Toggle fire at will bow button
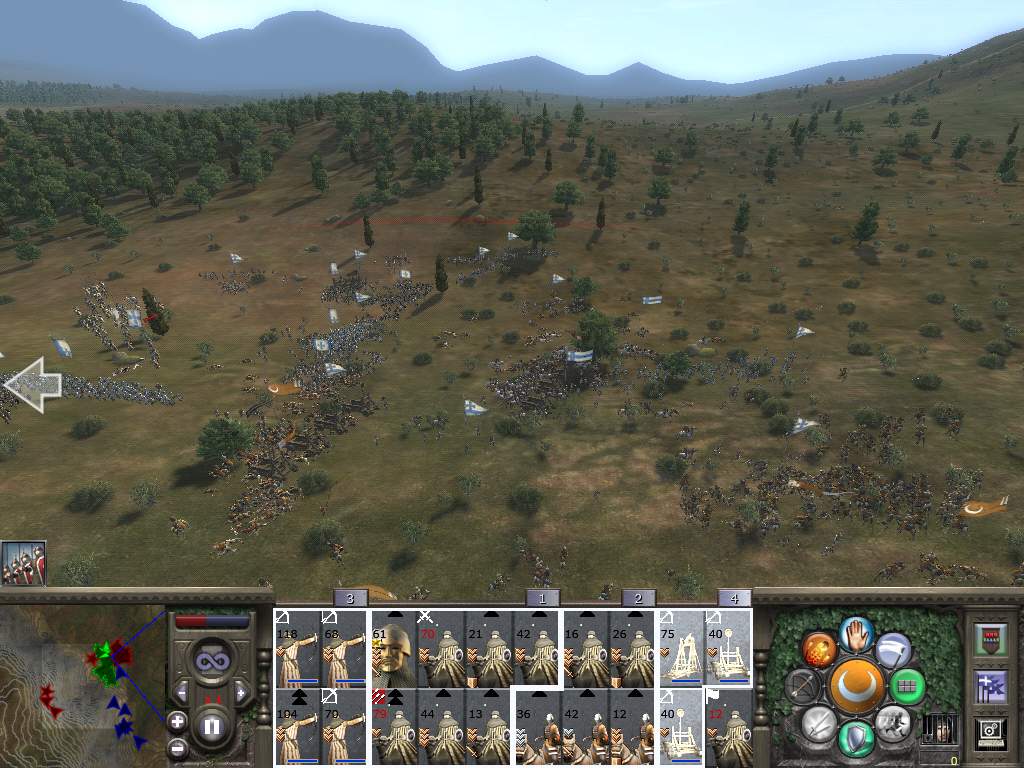The height and width of the screenshot is (768, 1024). point(802,687)
